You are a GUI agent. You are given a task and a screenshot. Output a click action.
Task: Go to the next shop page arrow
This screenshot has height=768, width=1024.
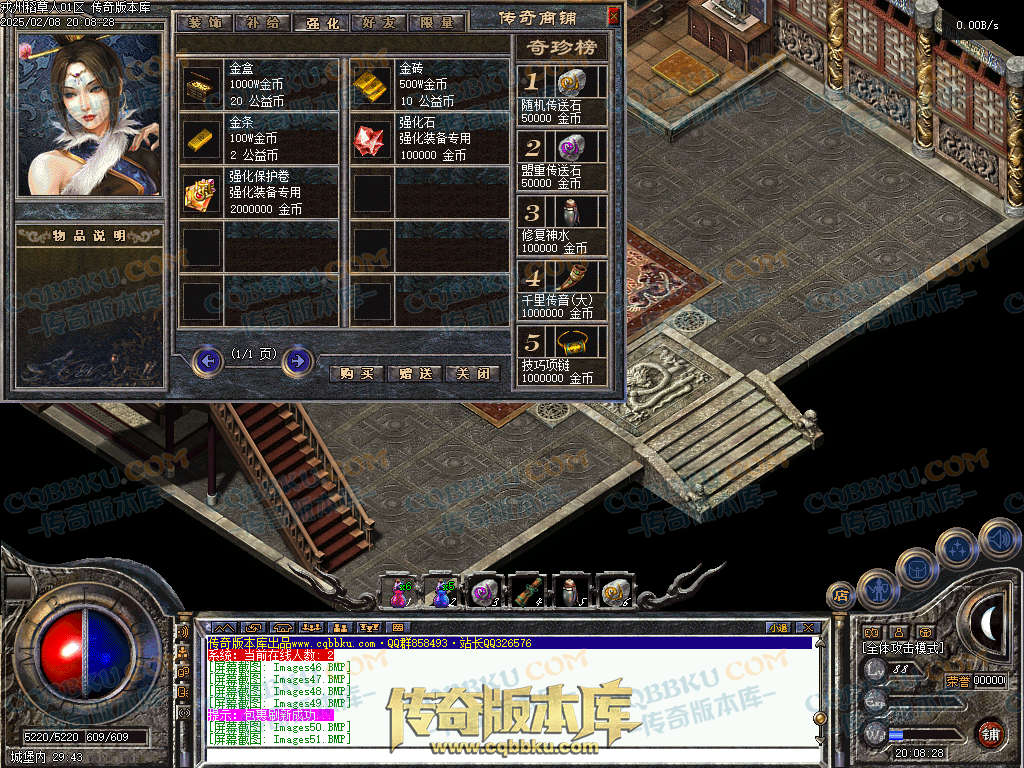coord(297,360)
